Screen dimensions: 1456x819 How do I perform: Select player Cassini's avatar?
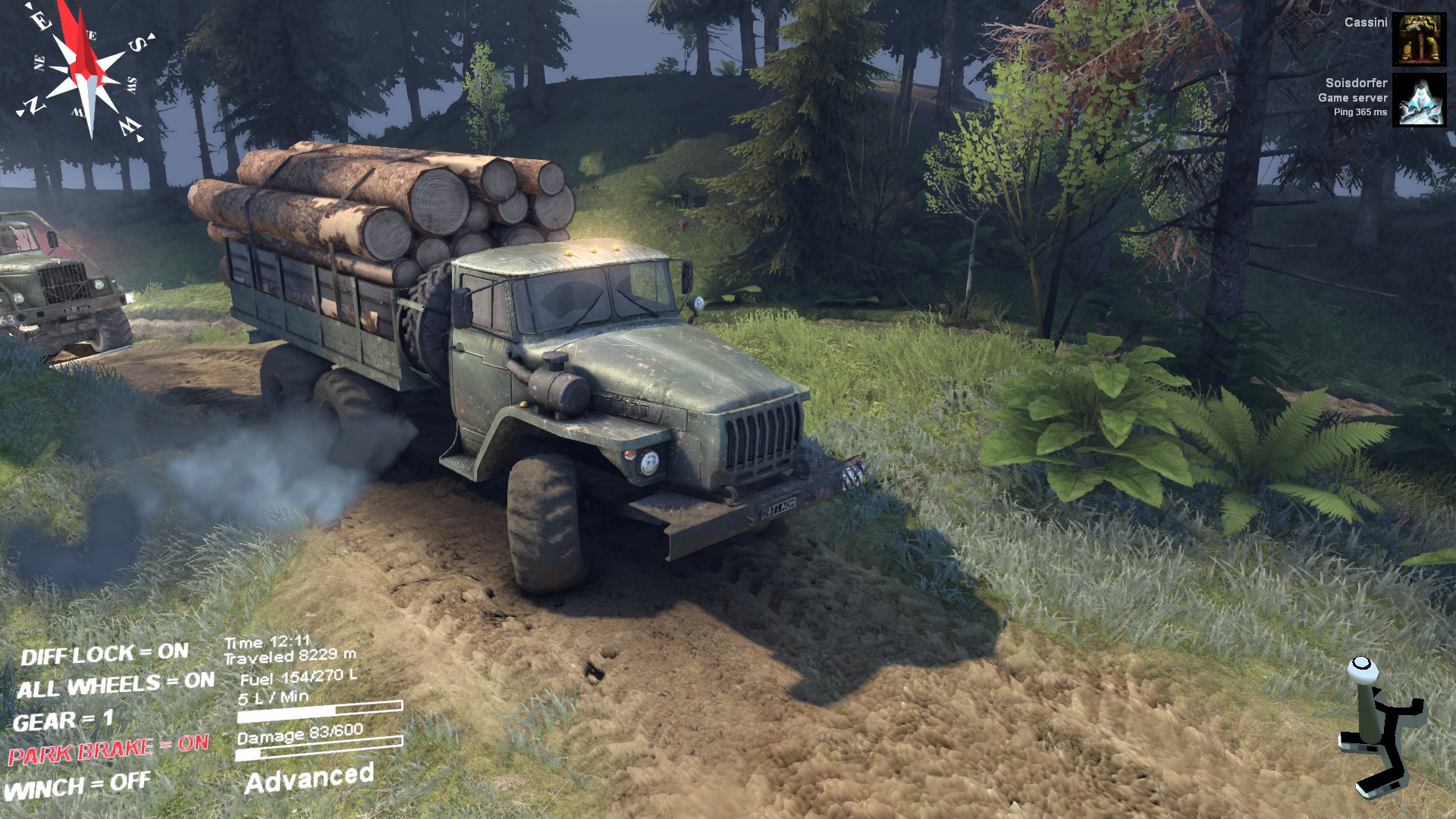[1419, 39]
